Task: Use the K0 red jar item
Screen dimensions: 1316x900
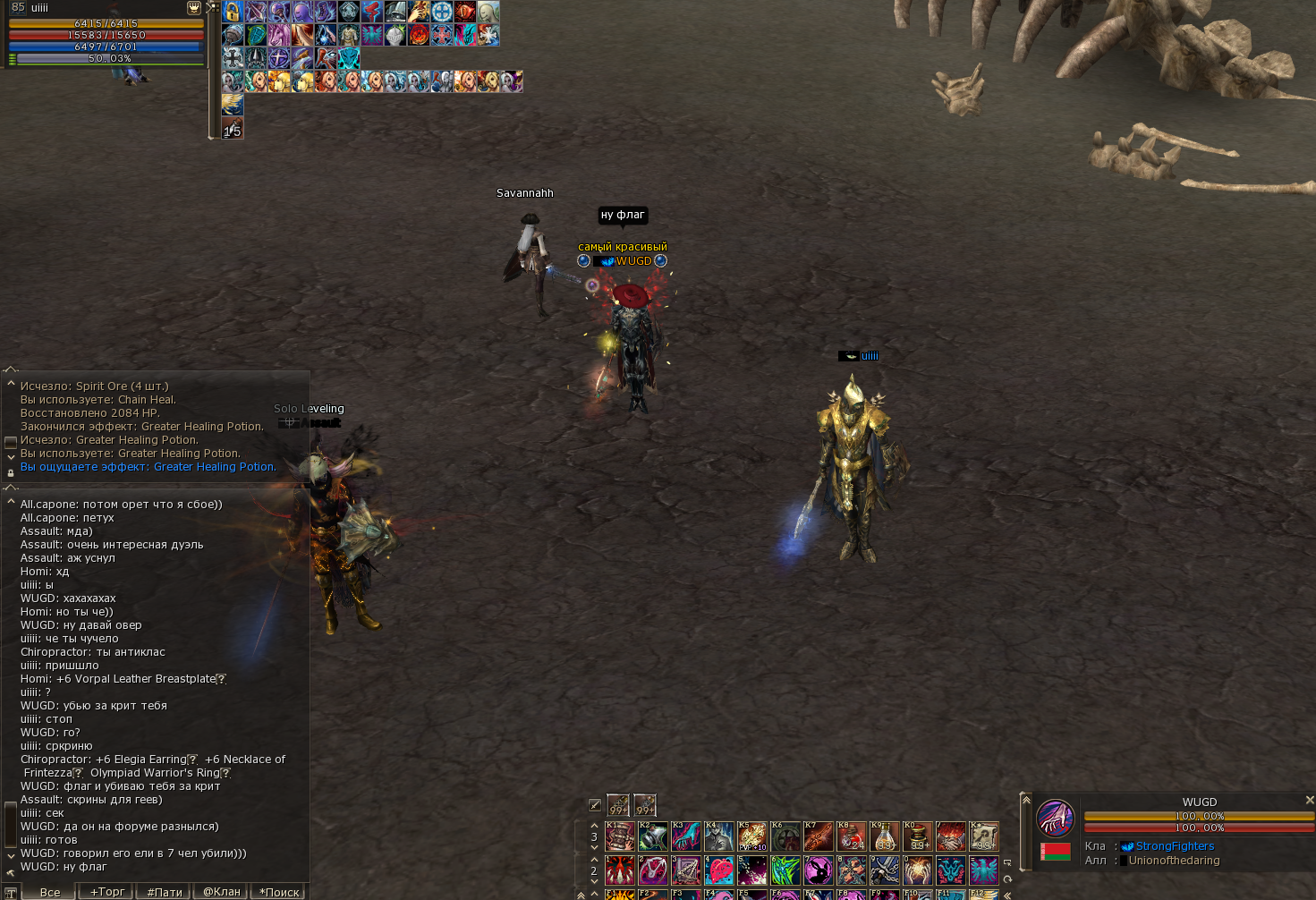Action: tap(917, 836)
